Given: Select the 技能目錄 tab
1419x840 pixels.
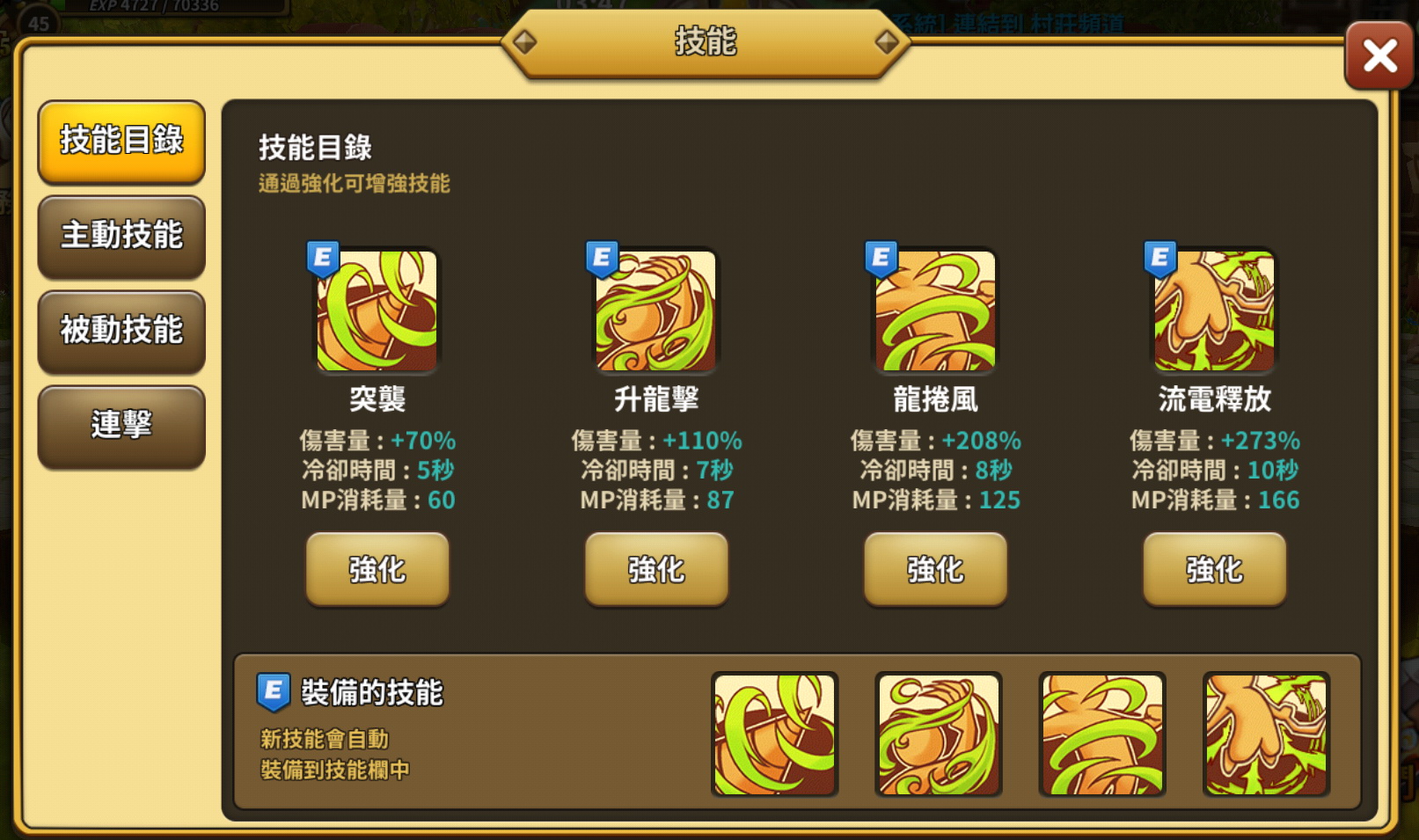Looking at the screenshot, I should (x=121, y=142).
